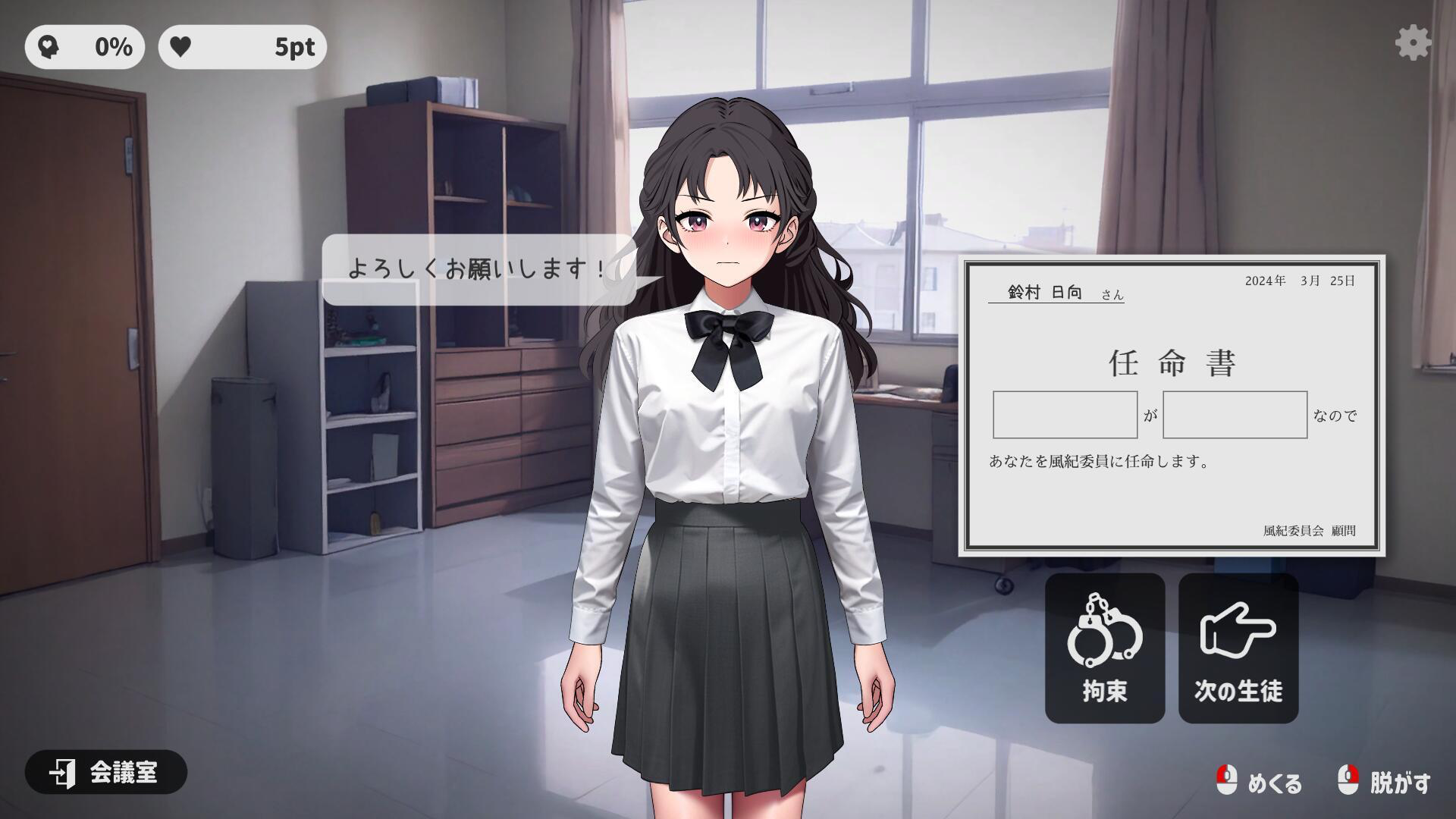Click the 0% progress indicator pill

tap(85, 47)
